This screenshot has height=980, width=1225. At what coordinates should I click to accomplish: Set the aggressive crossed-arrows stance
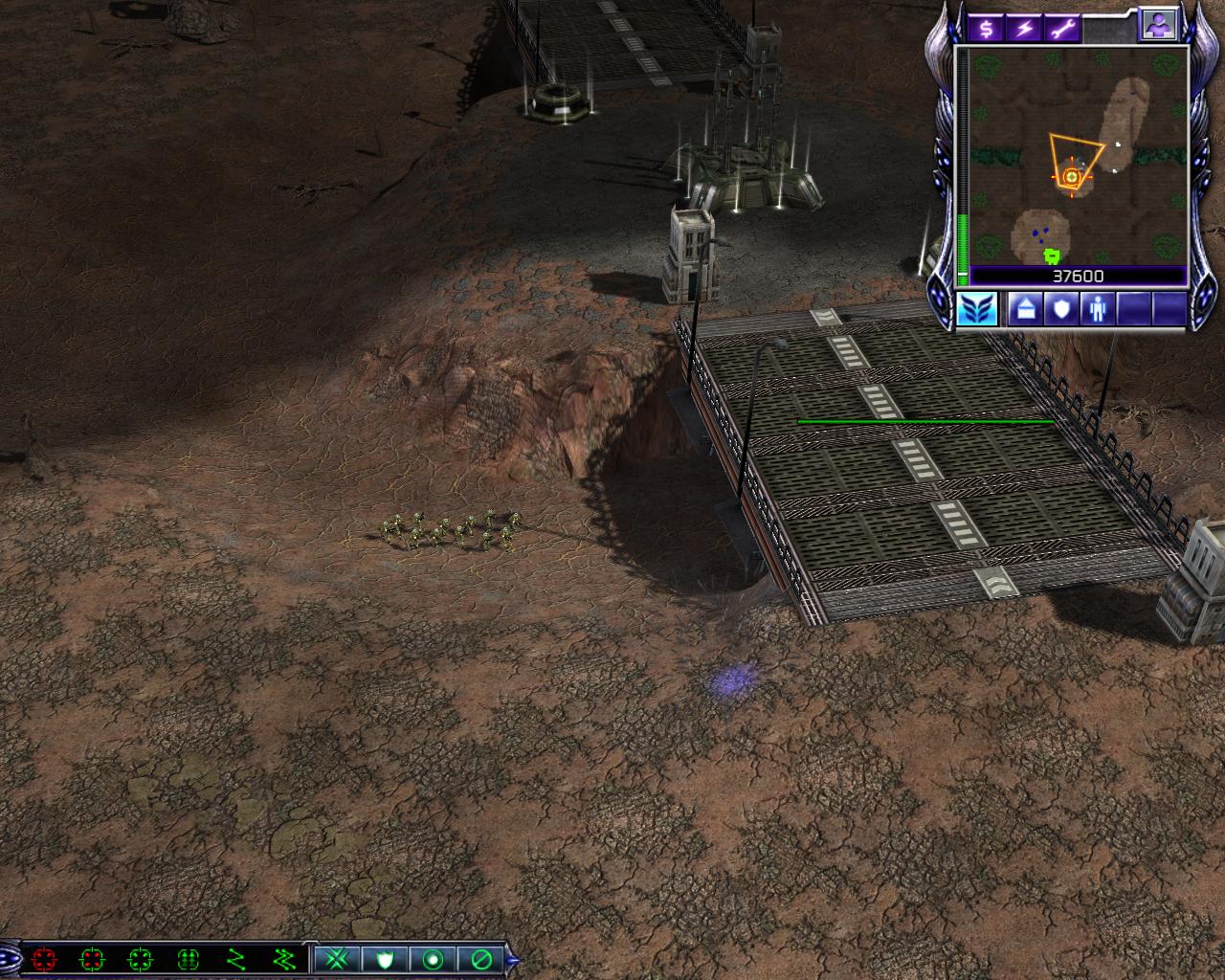click(x=337, y=958)
